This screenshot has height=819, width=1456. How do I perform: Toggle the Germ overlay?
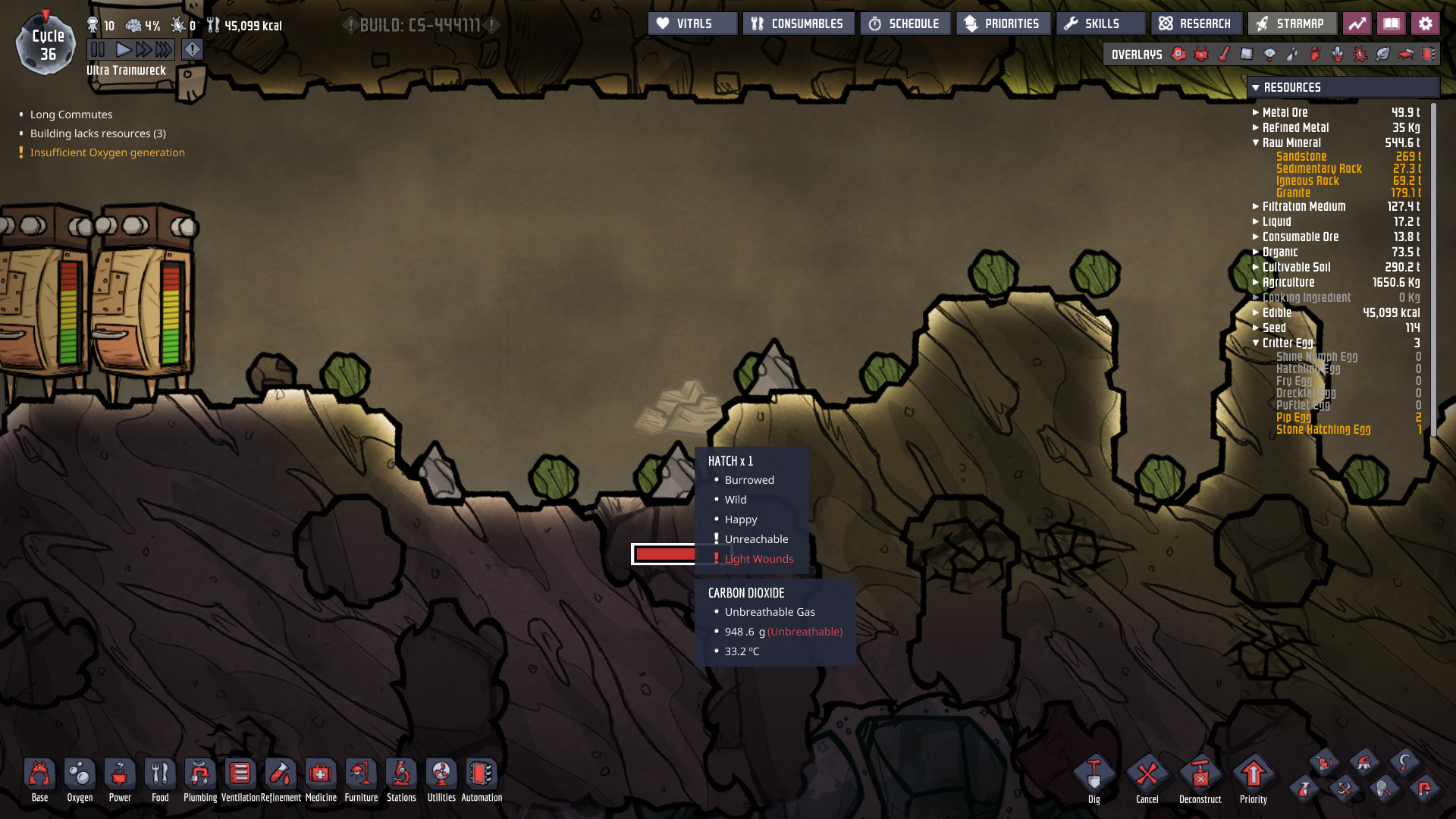1360,54
